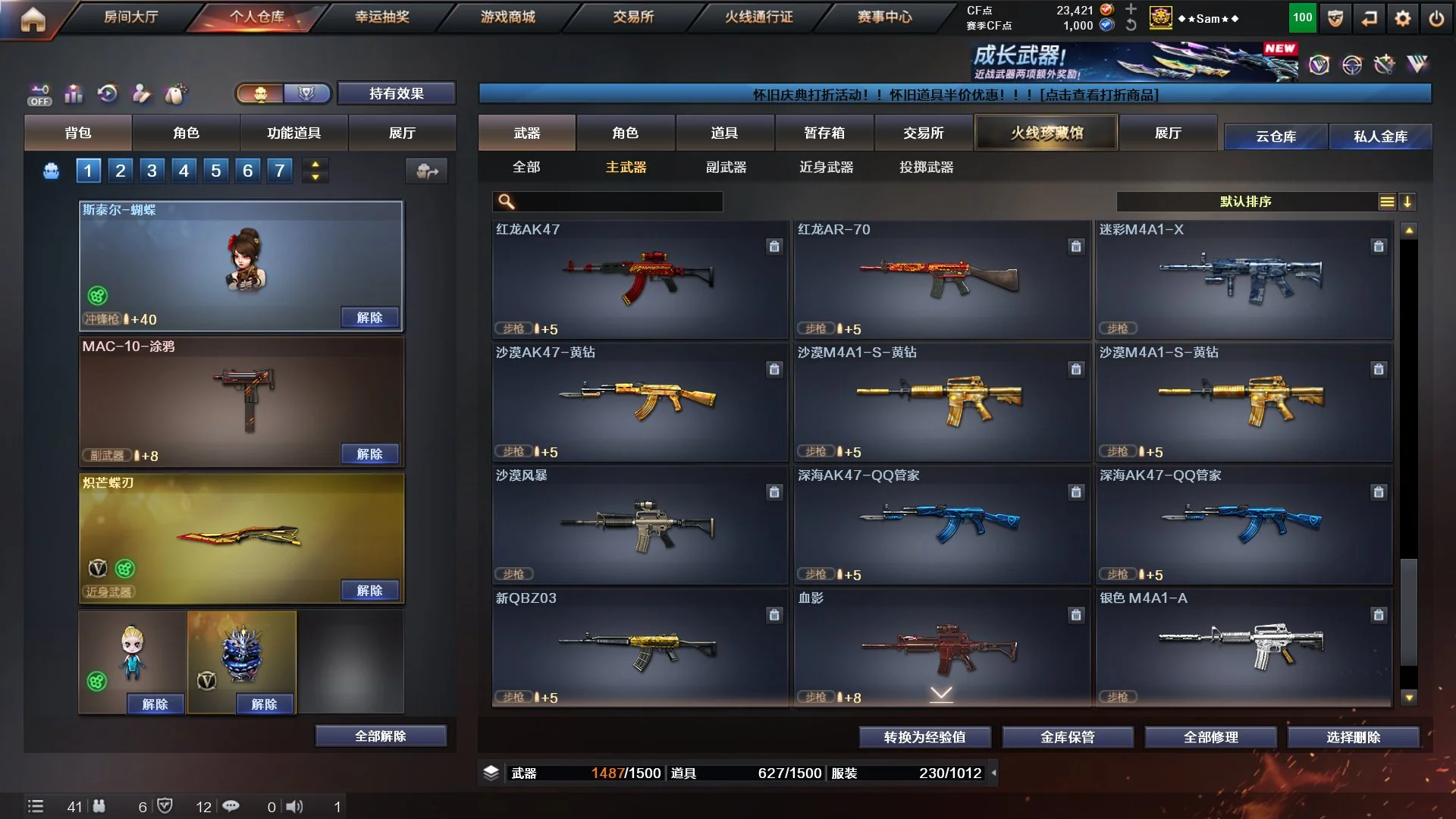Select the 红龙AK47 weapon tile
The image size is (1456, 819).
pyautogui.click(x=639, y=279)
